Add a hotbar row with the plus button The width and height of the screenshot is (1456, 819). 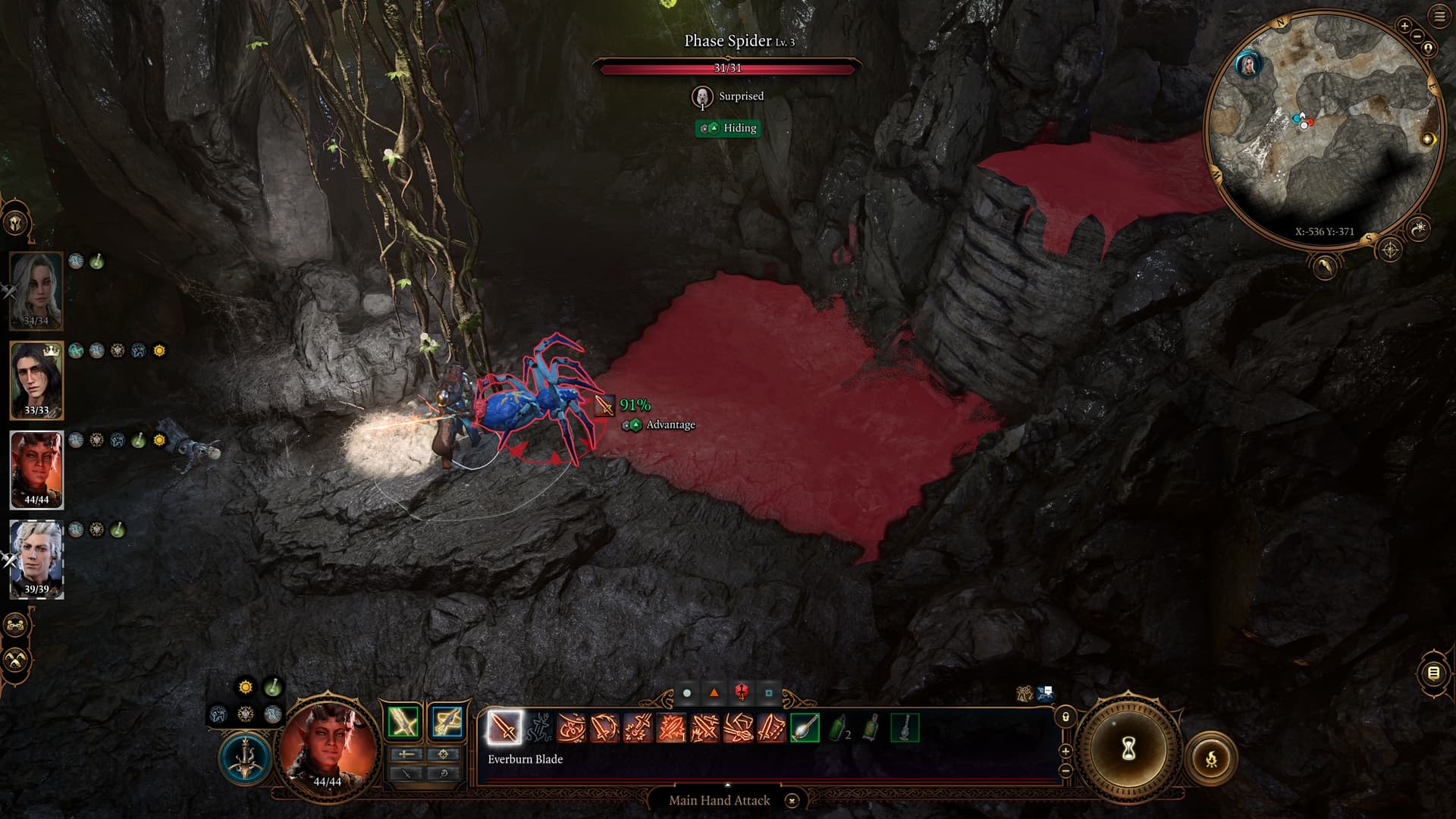[1065, 751]
